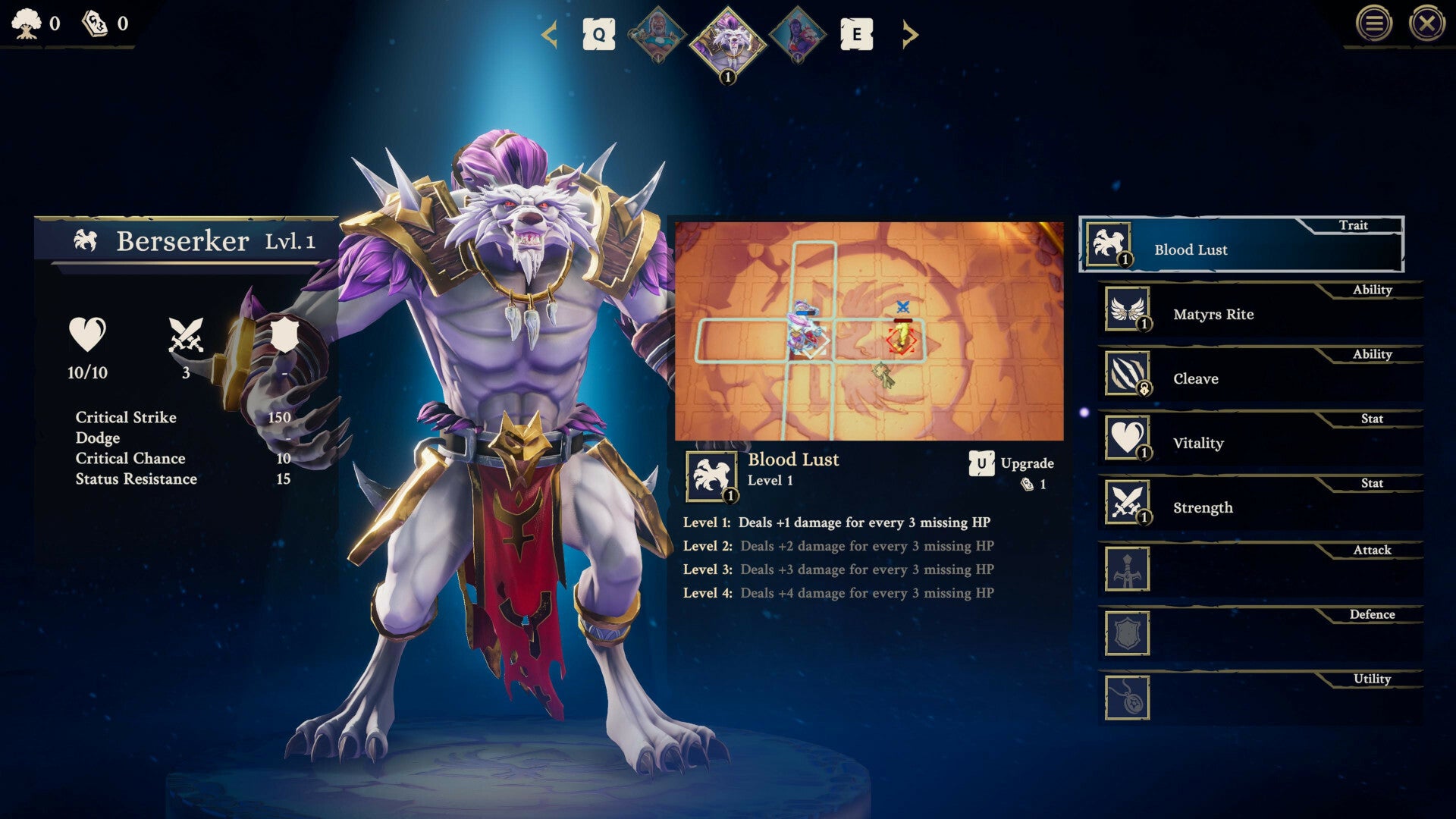The image size is (1456, 819).
Task: Go to the next character with right arrow
Action: 909,35
